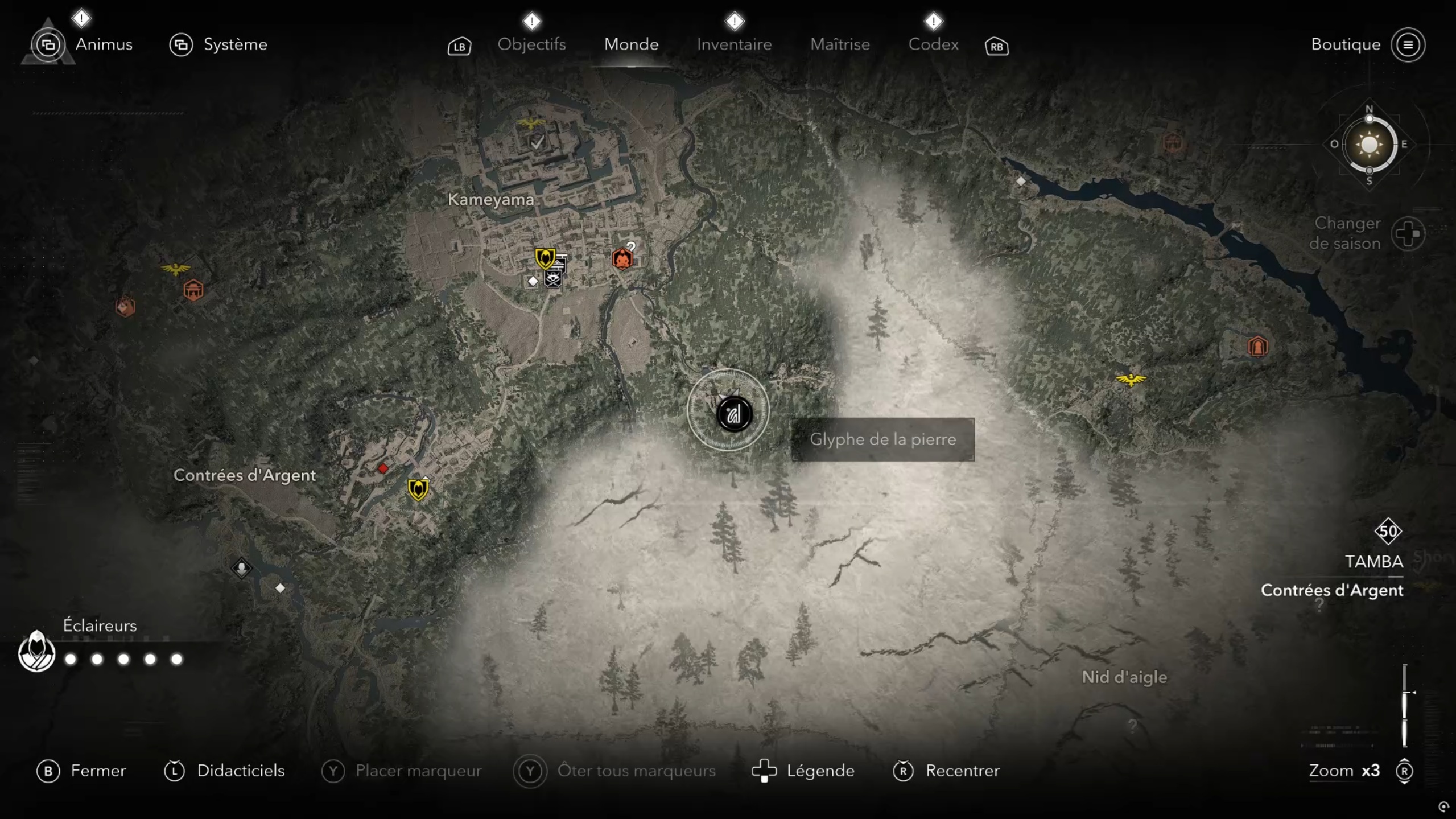Click the yellow eagle viewpoint marker east

(1130, 379)
